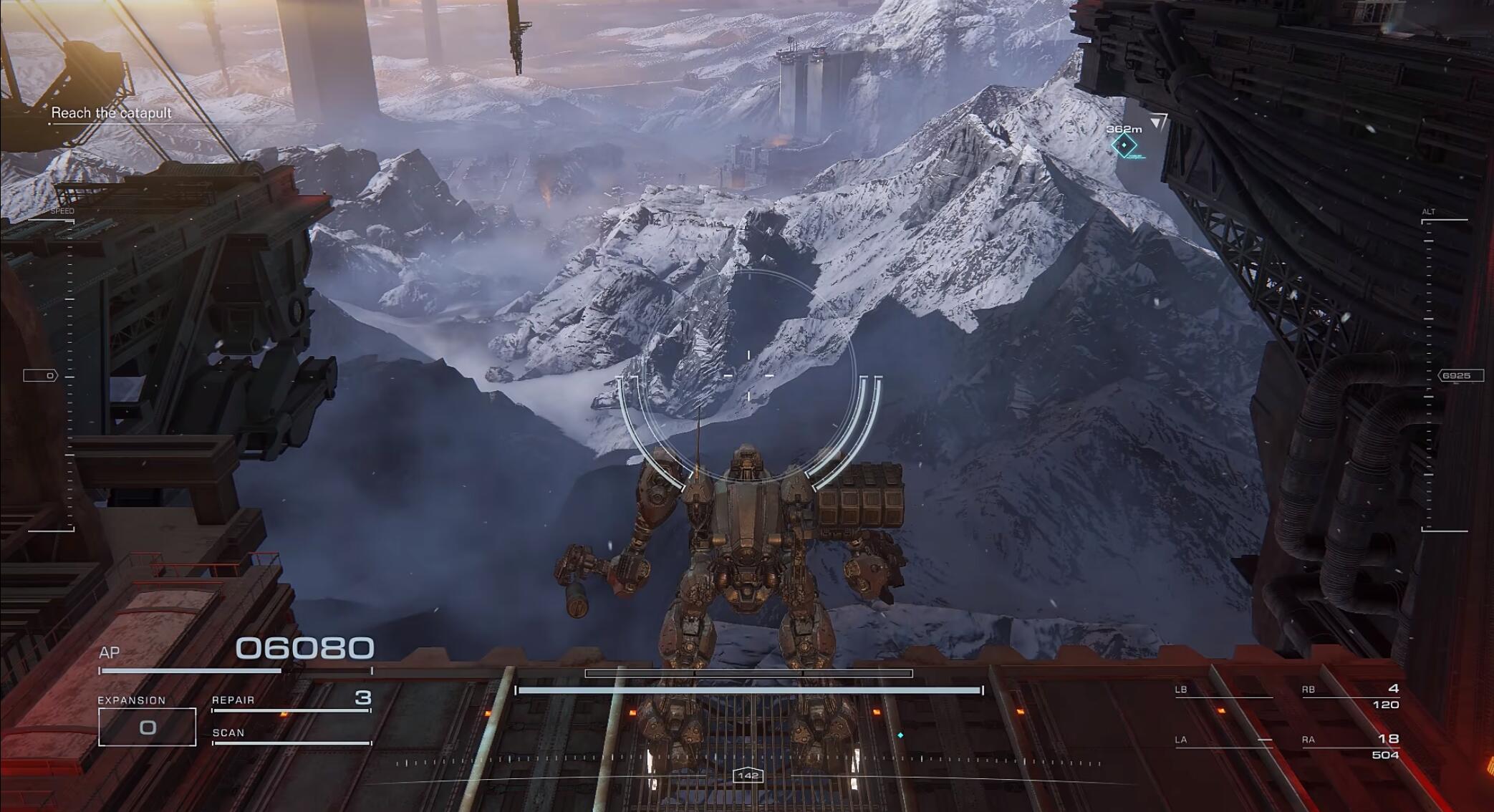Select the cyan waypoint diamond marker
Image resolution: width=1494 pixels, height=812 pixels.
coord(1124,146)
